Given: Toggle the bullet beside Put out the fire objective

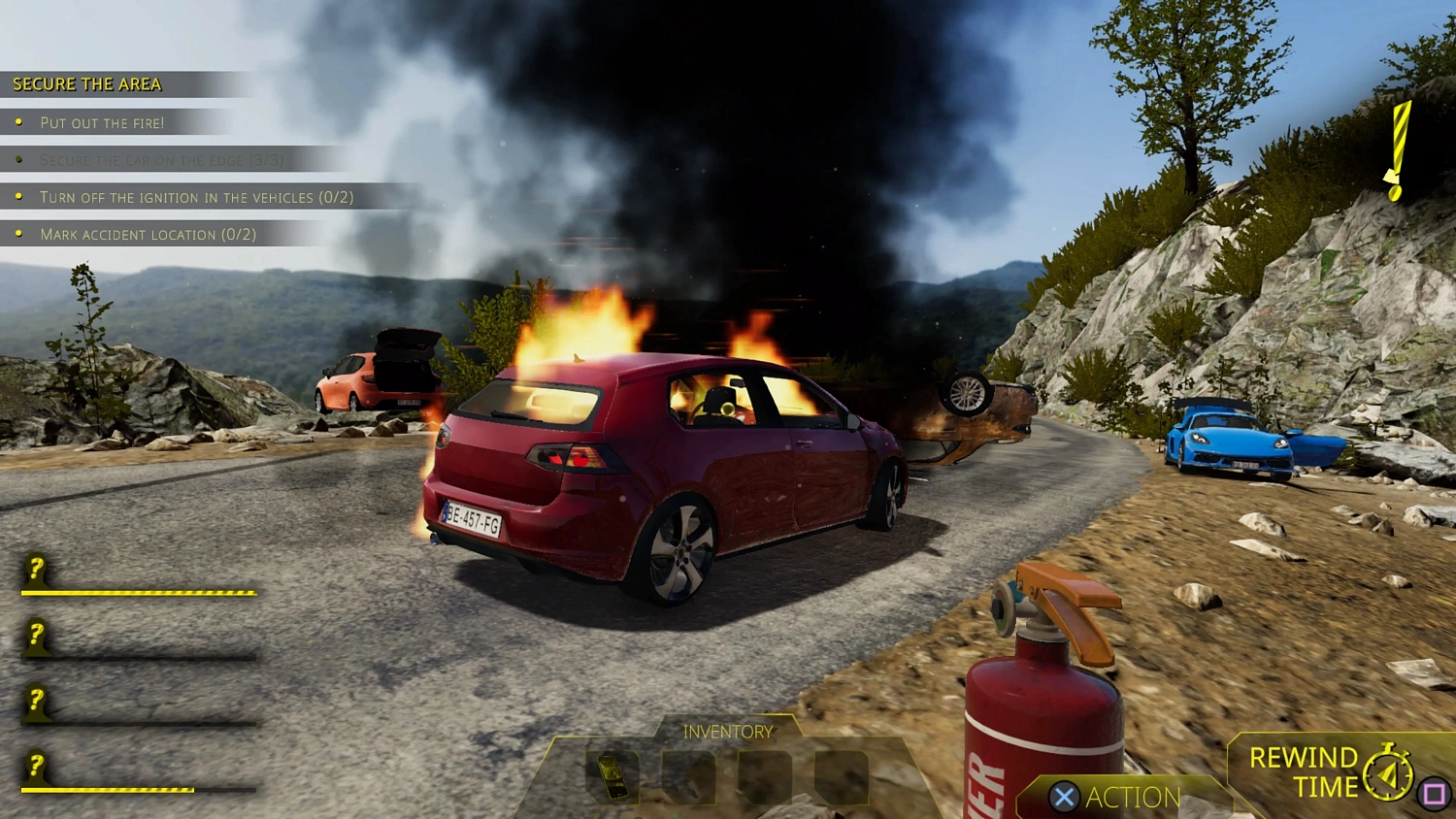Looking at the screenshot, I should pos(19,121).
